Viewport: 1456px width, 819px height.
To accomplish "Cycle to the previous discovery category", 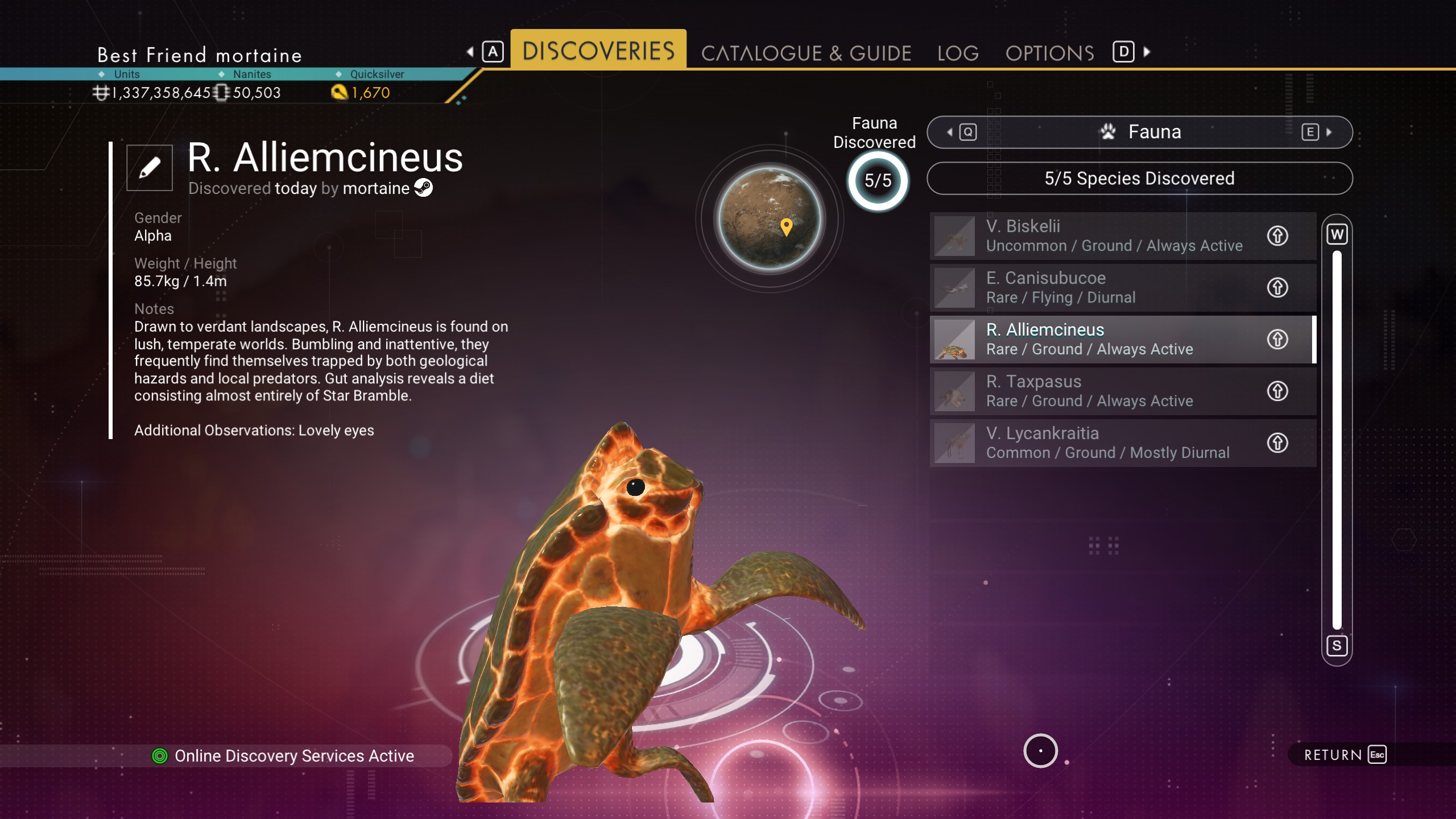I will coord(962,133).
